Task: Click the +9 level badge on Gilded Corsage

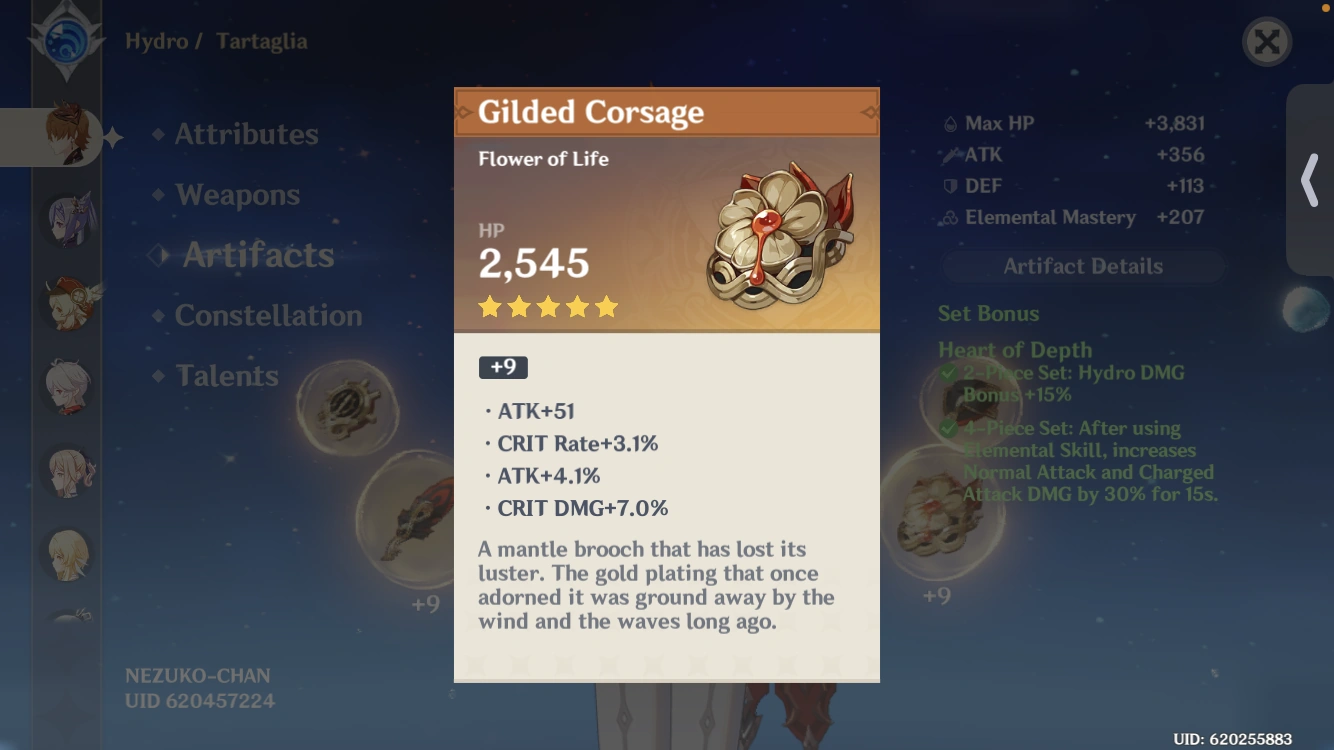Action: pyautogui.click(x=503, y=367)
